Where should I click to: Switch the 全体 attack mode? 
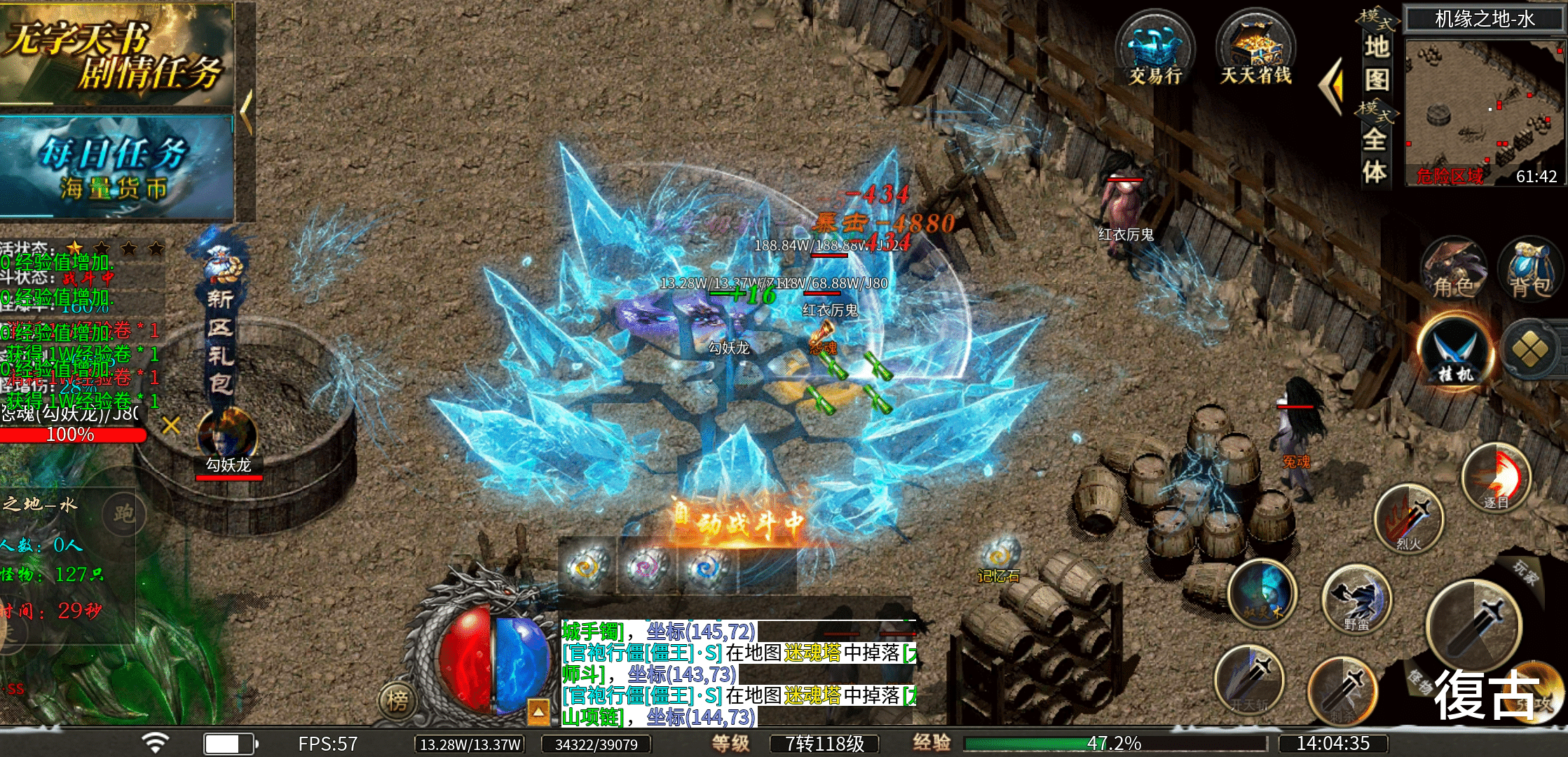tap(1375, 151)
